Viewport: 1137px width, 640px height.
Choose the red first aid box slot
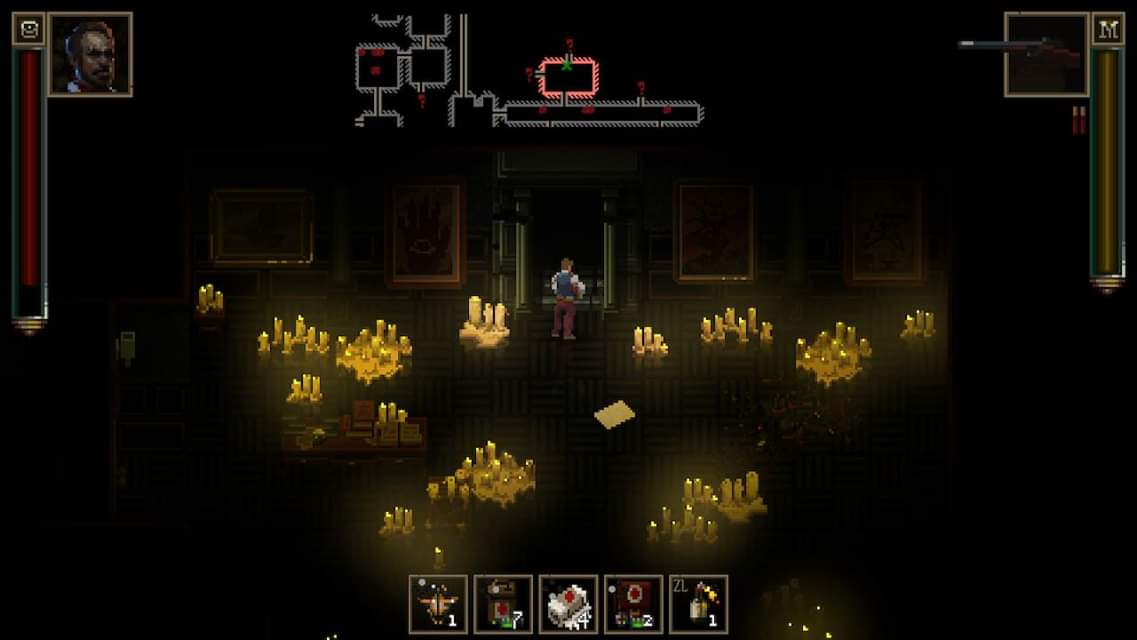633,604
